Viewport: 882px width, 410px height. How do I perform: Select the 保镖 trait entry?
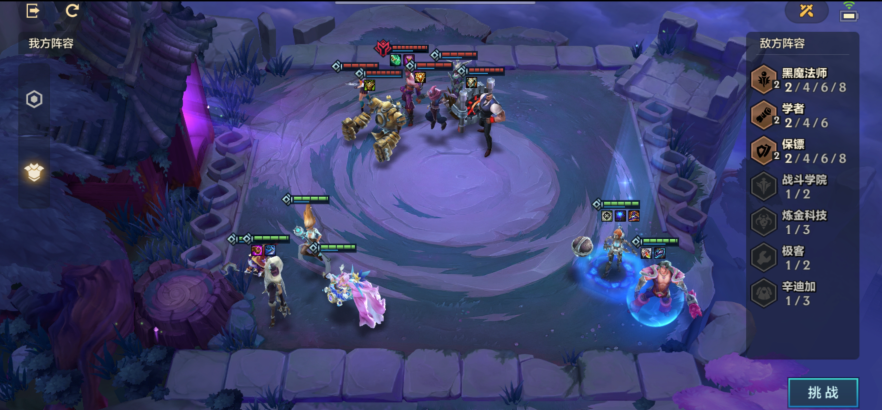point(802,151)
